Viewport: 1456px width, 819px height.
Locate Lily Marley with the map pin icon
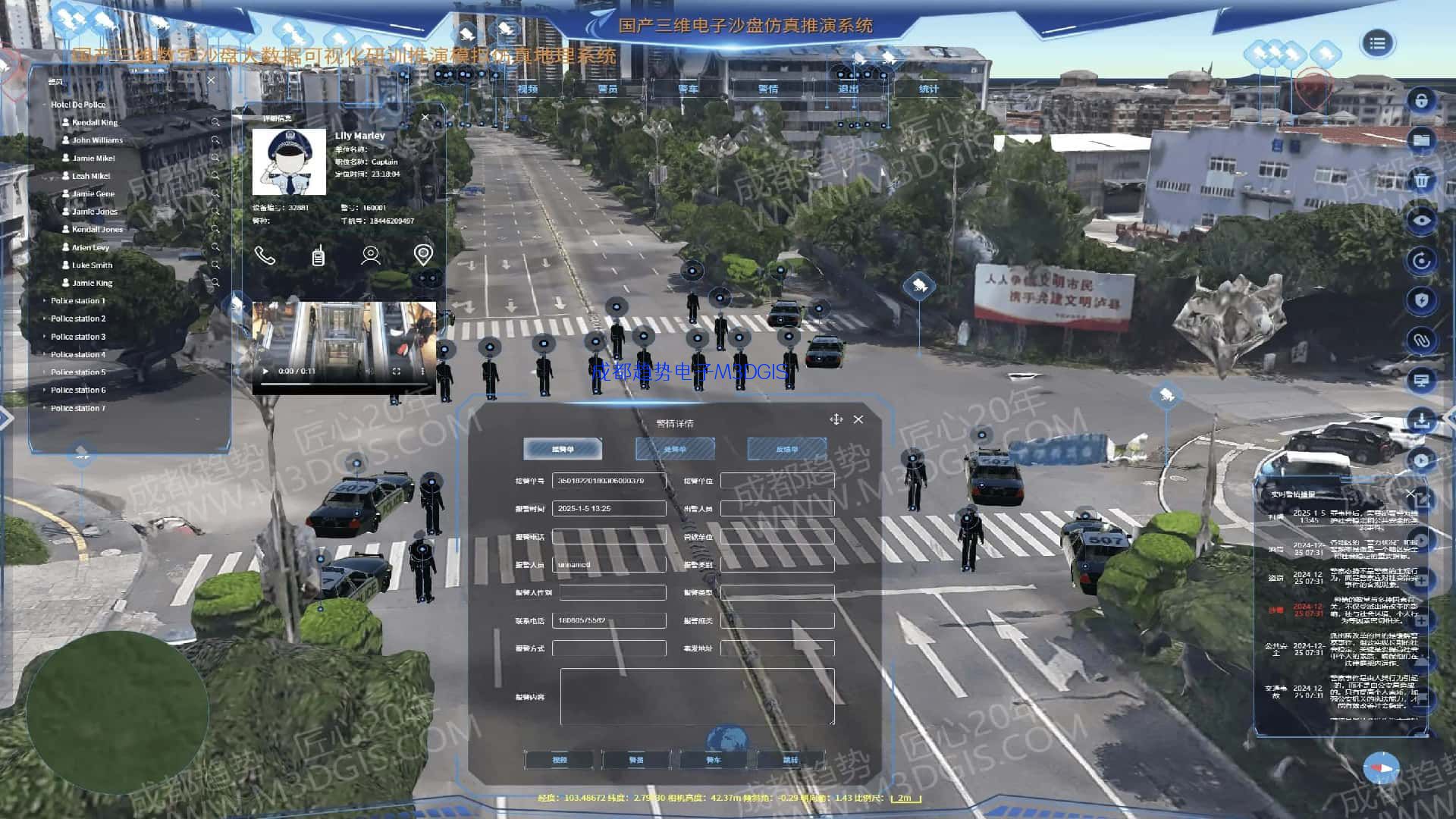(423, 255)
